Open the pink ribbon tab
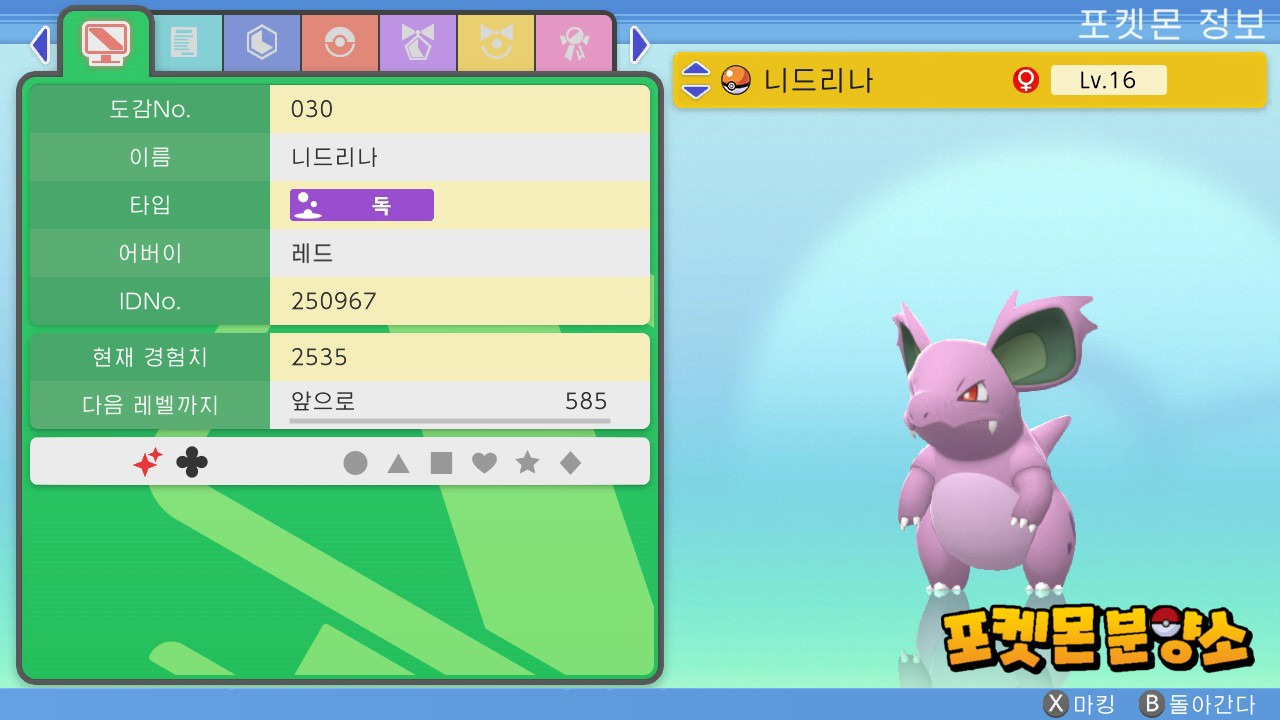 (x=573, y=42)
